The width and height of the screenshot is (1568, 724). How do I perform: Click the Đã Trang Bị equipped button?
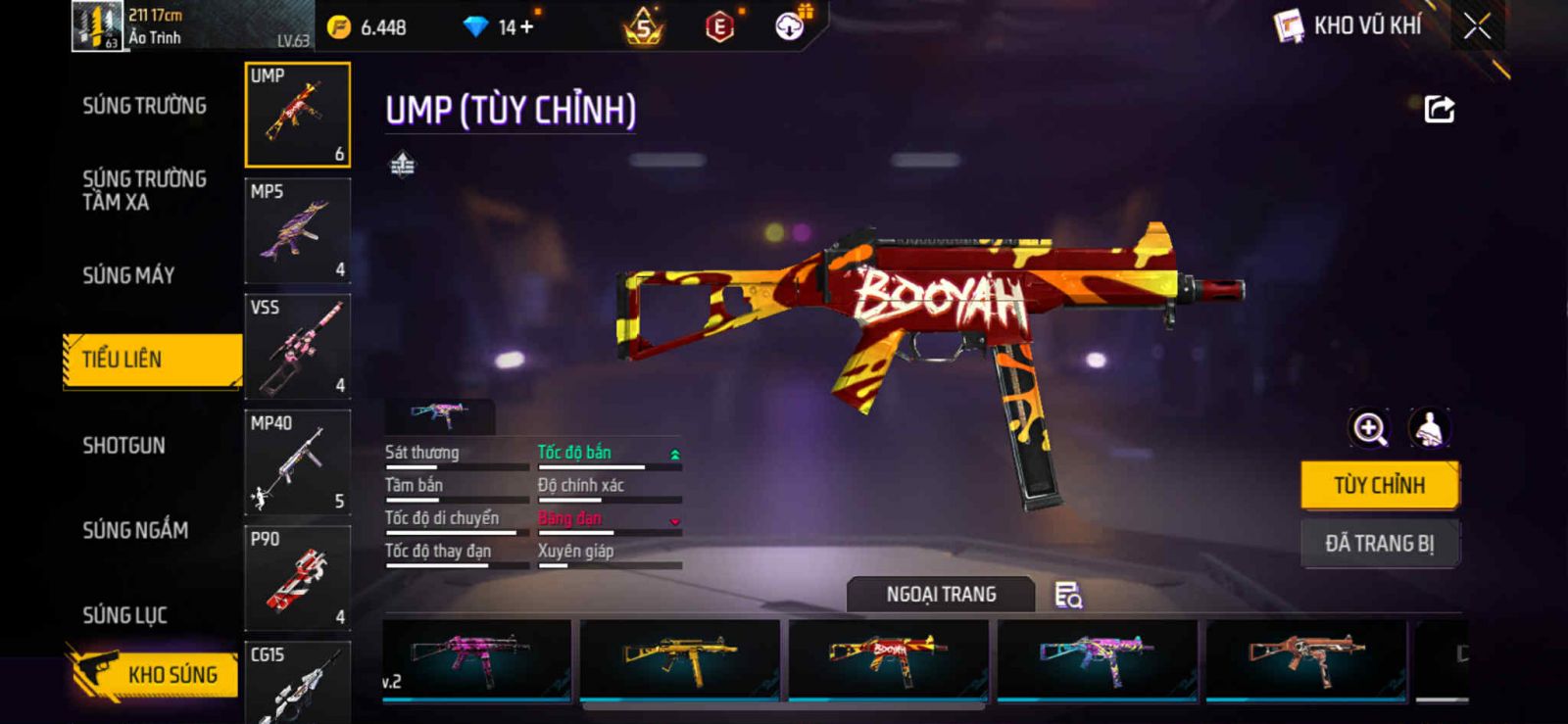pos(1379,543)
